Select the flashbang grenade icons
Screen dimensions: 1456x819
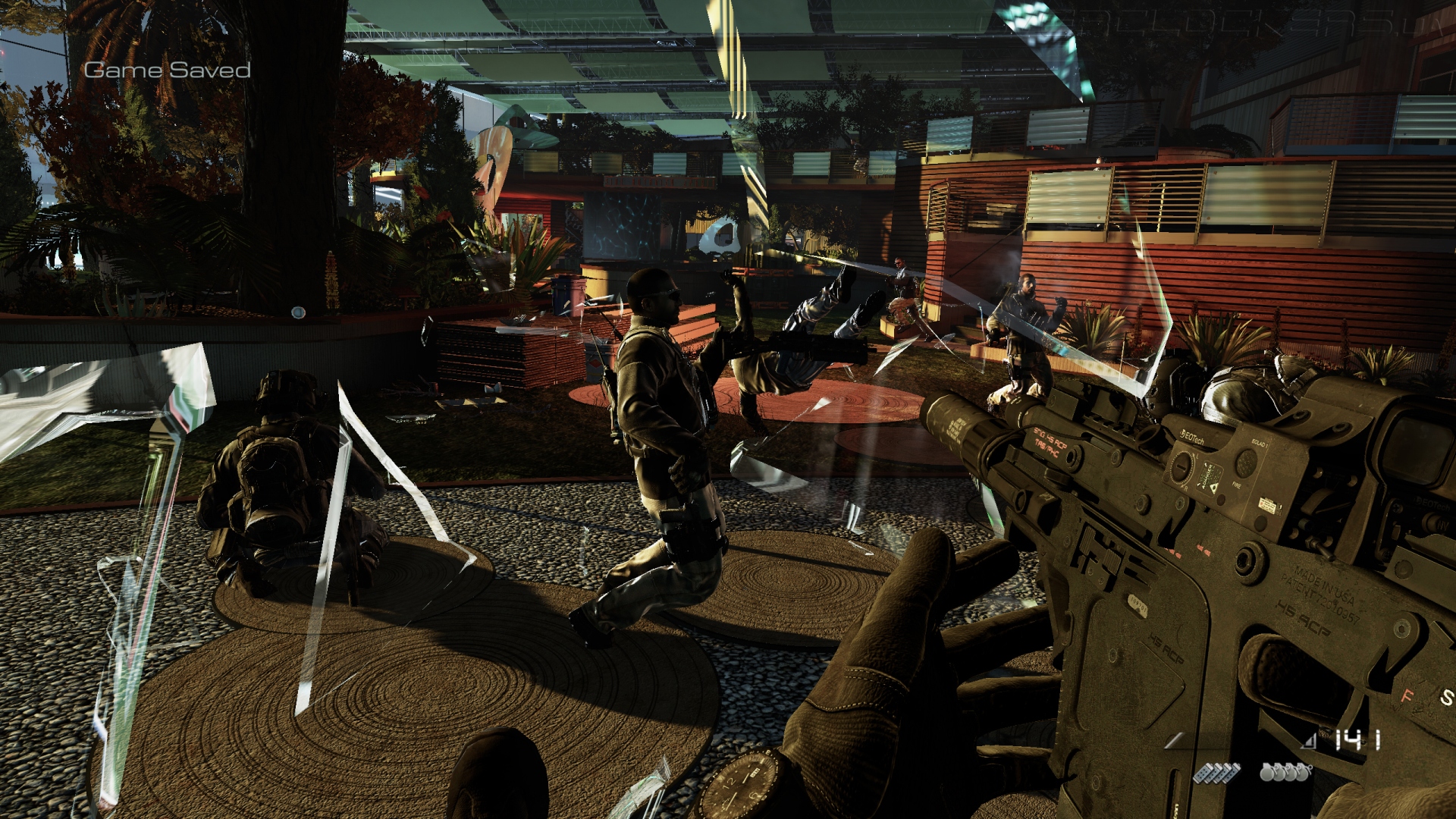pyautogui.click(x=1216, y=773)
